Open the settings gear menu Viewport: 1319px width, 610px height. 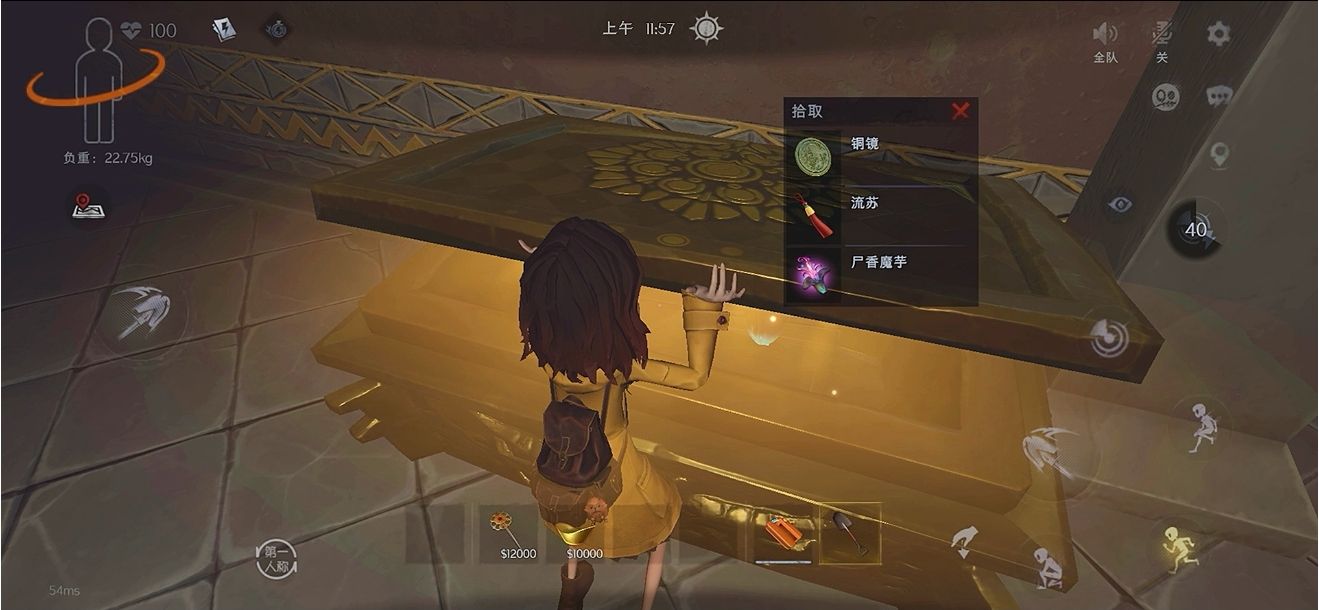(1217, 34)
